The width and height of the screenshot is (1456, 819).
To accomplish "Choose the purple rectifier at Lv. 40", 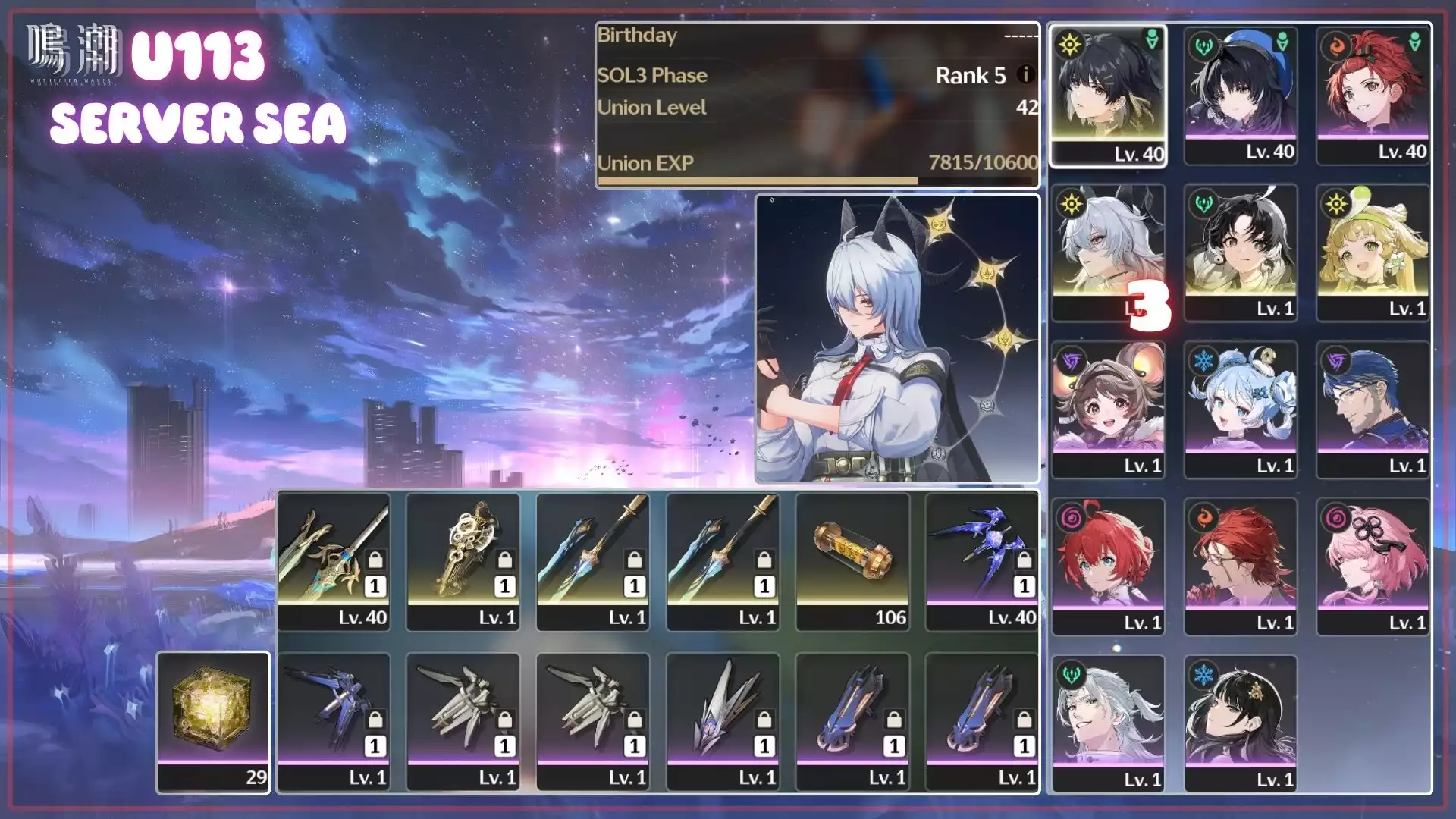I will [x=982, y=561].
